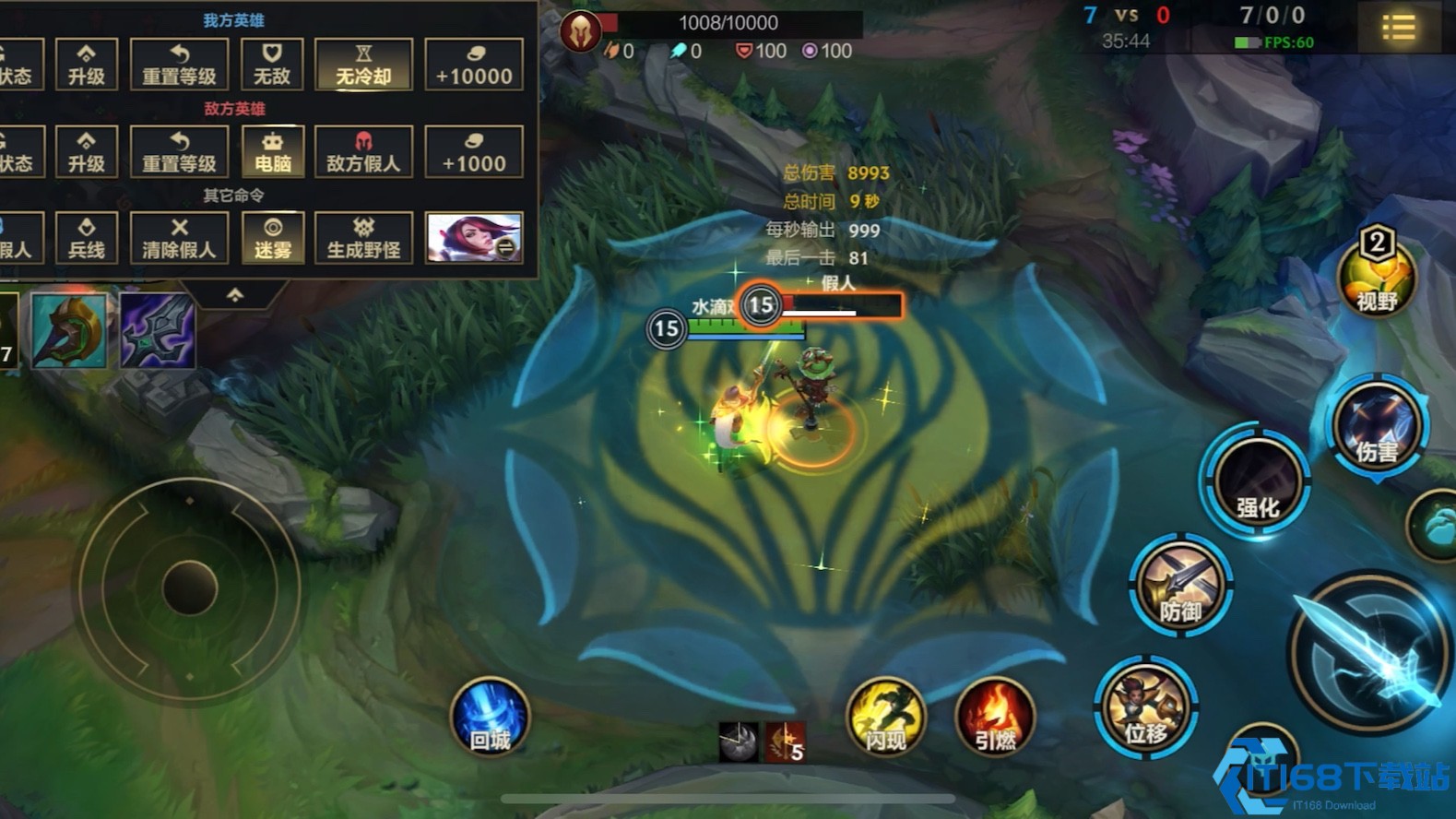
Task: Place a ward with 视野 trinket
Action: point(1377,277)
